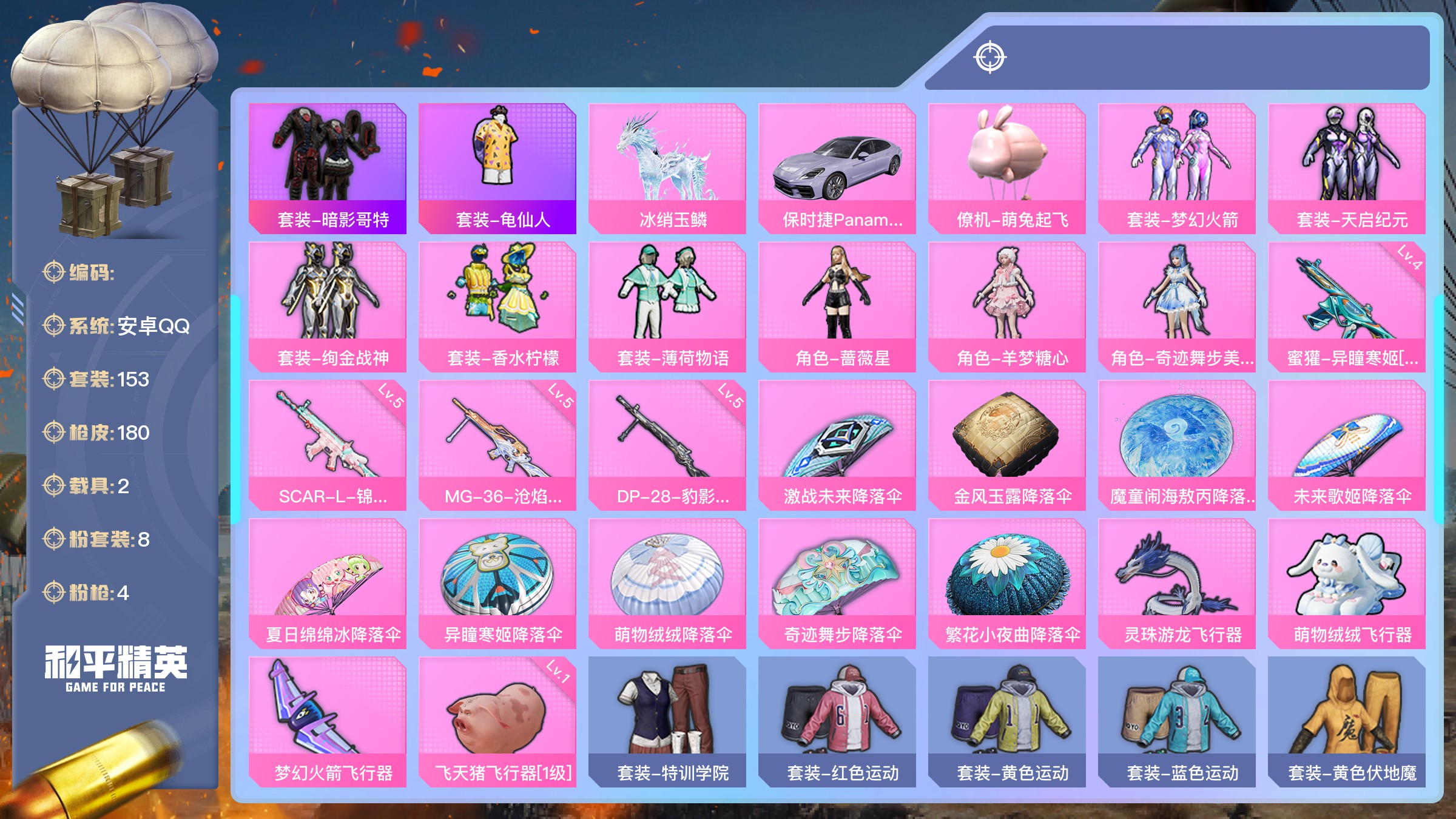Select the 套装-黄色伏地魔 outfit tile

(1347, 721)
